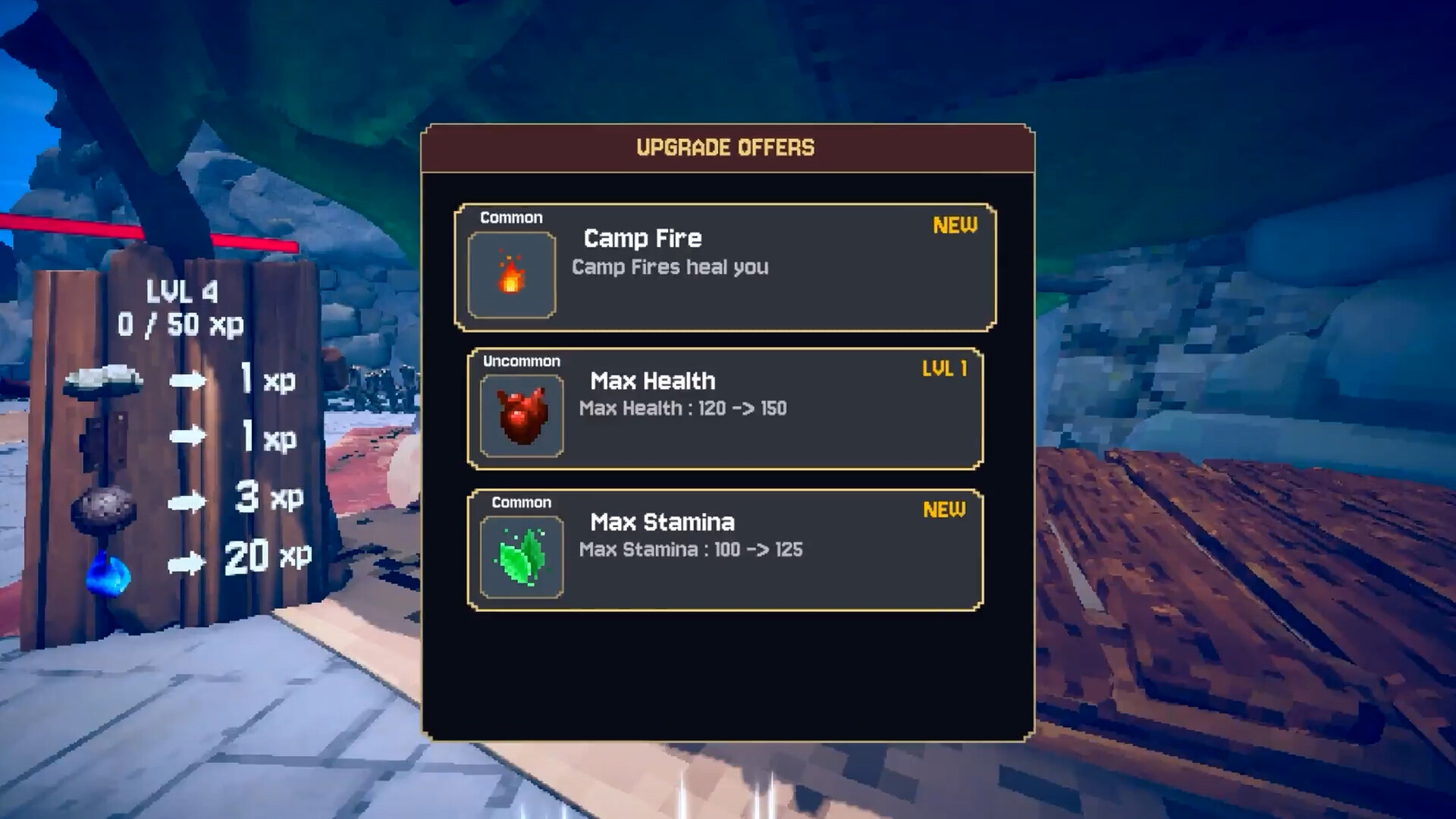Click the Upgrade Offers title bar
1456x819 pixels.
coord(724,148)
